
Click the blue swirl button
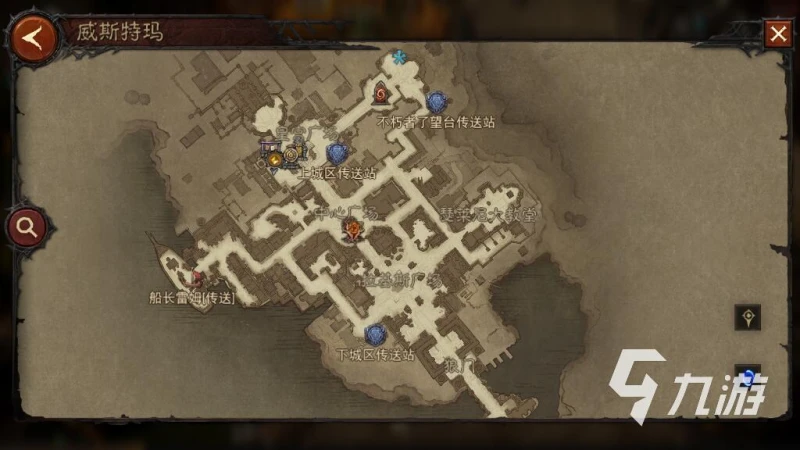click(748, 376)
